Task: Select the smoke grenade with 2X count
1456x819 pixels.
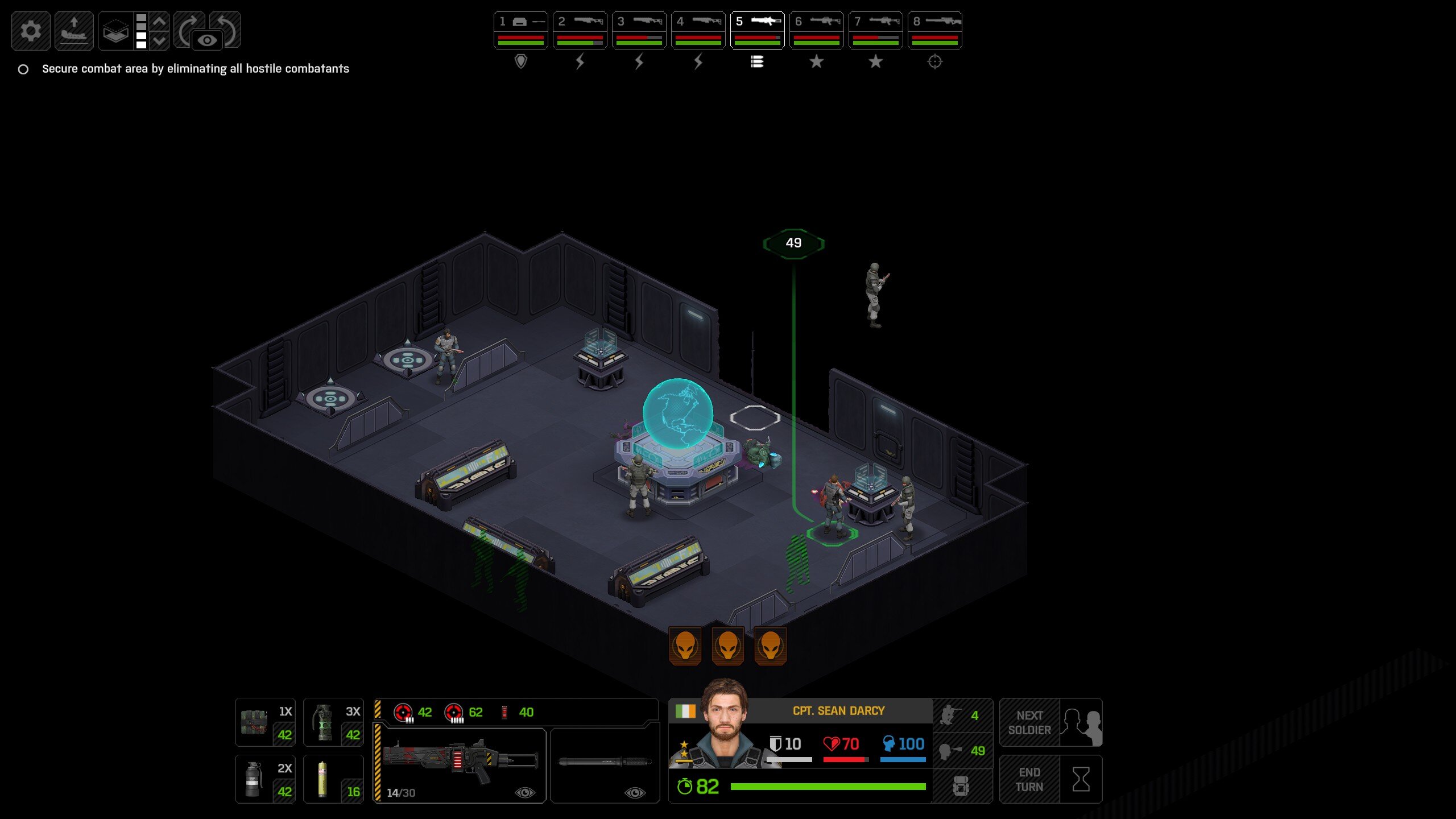Action: 265,779
